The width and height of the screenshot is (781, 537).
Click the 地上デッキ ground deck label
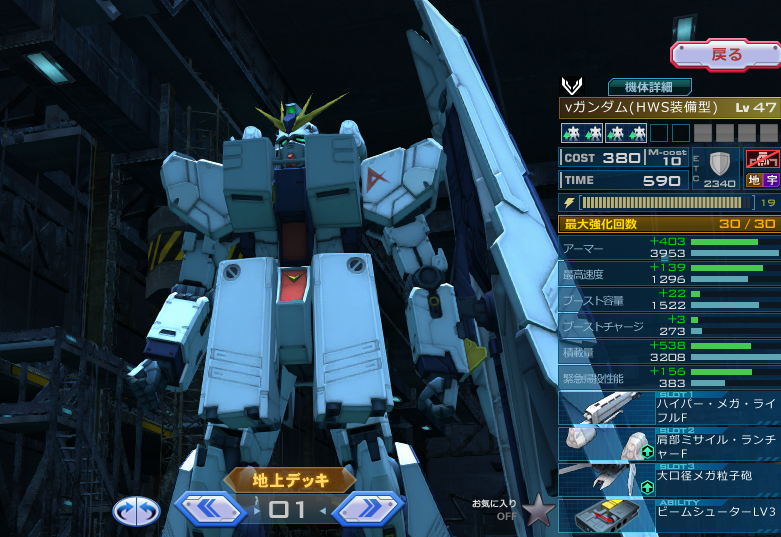pos(289,481)
